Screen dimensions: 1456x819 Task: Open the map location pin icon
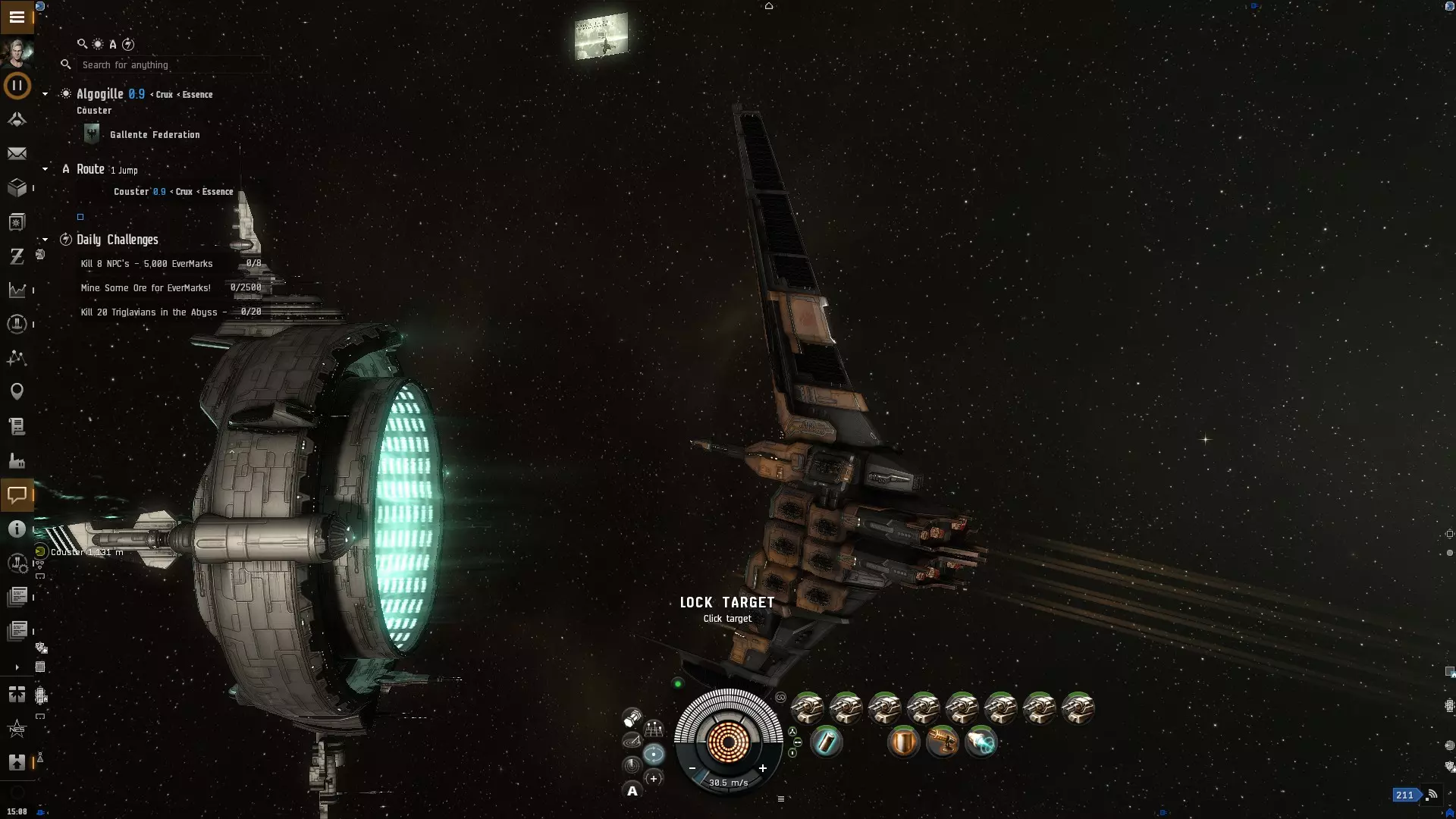(17, 391)
